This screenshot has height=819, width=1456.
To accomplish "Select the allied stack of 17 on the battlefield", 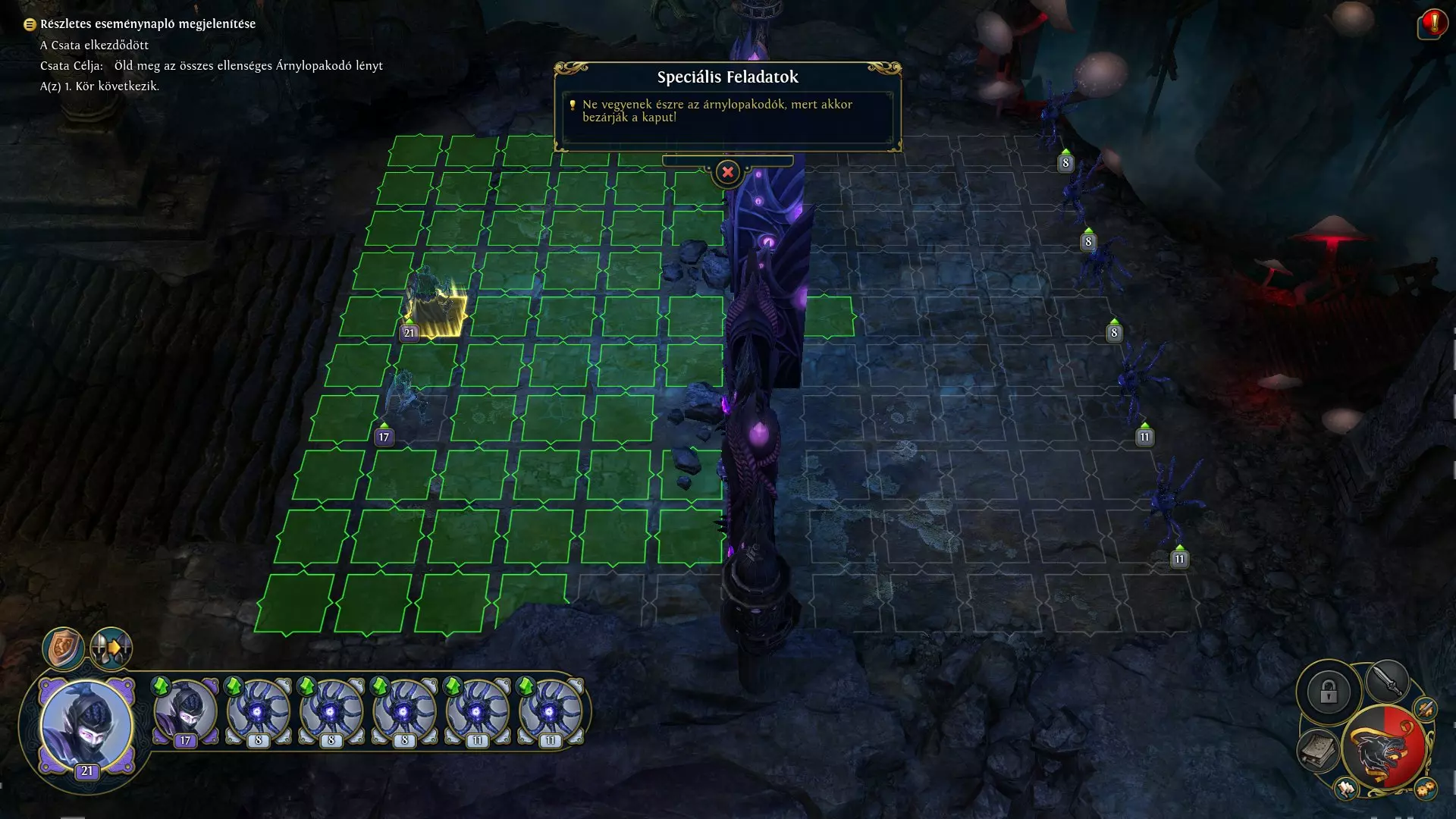I will tap(402, 398).
